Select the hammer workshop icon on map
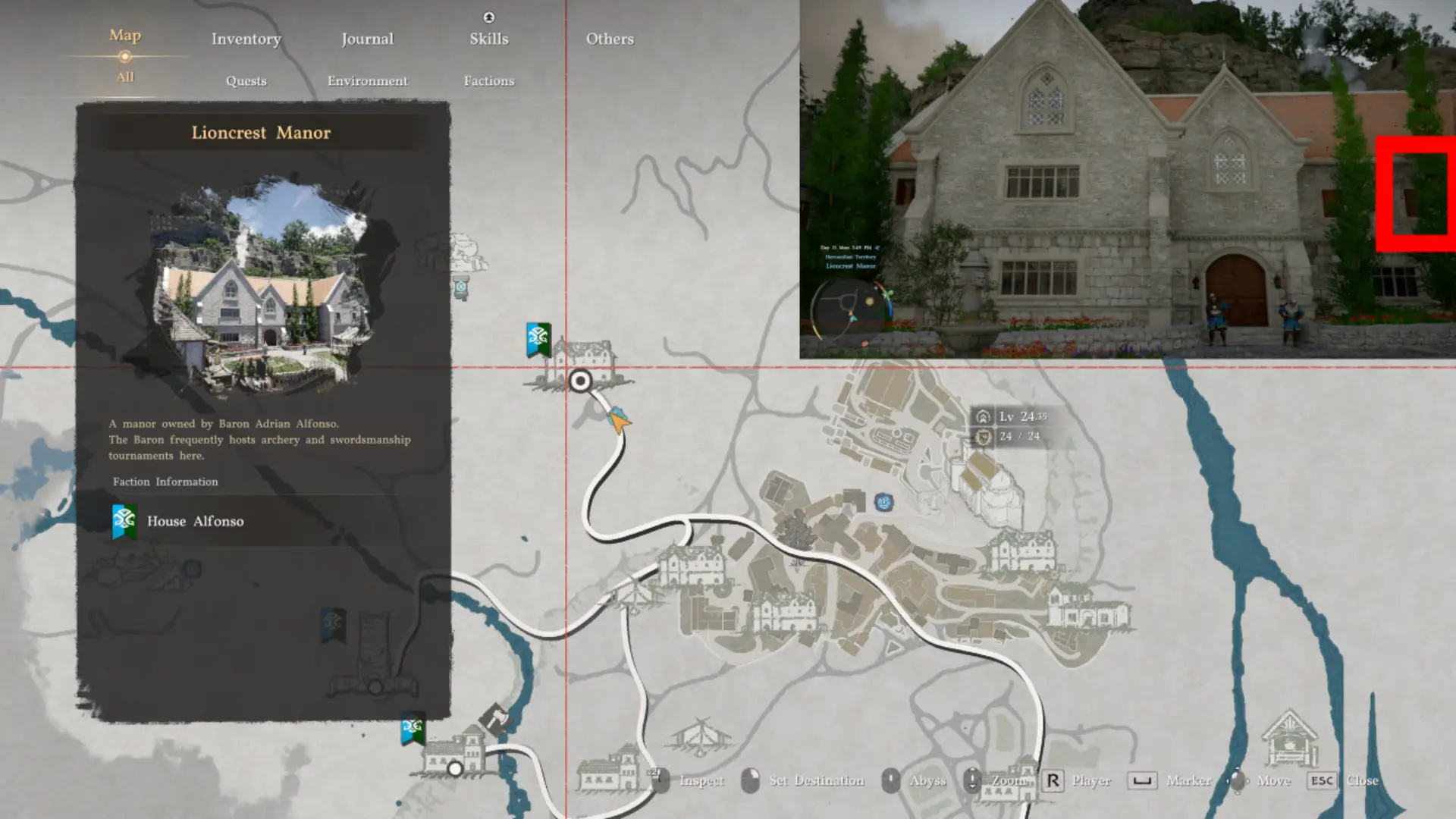The width and height of the screenshot is (1456, 819). [x=494, y=717]
